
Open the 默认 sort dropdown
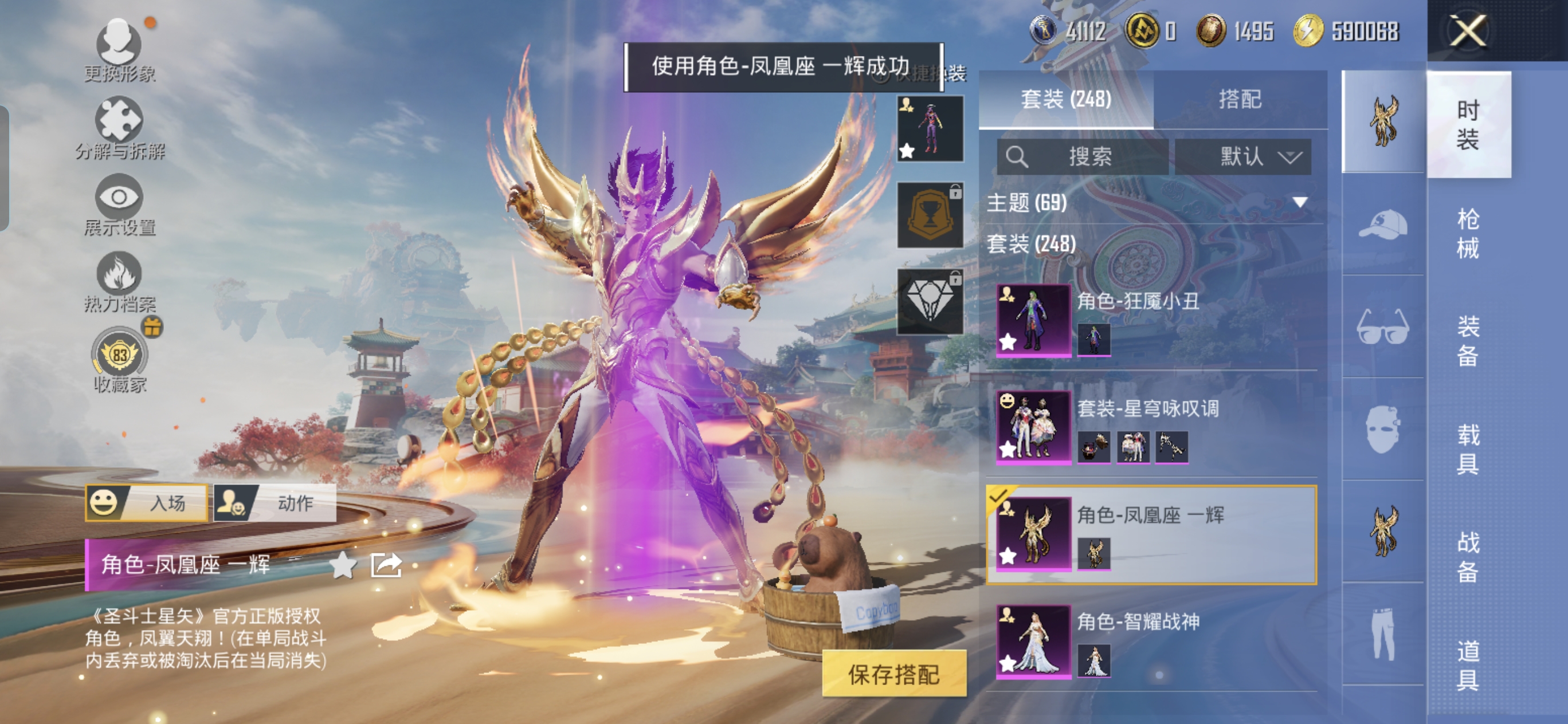click(x=1242, y=157)
